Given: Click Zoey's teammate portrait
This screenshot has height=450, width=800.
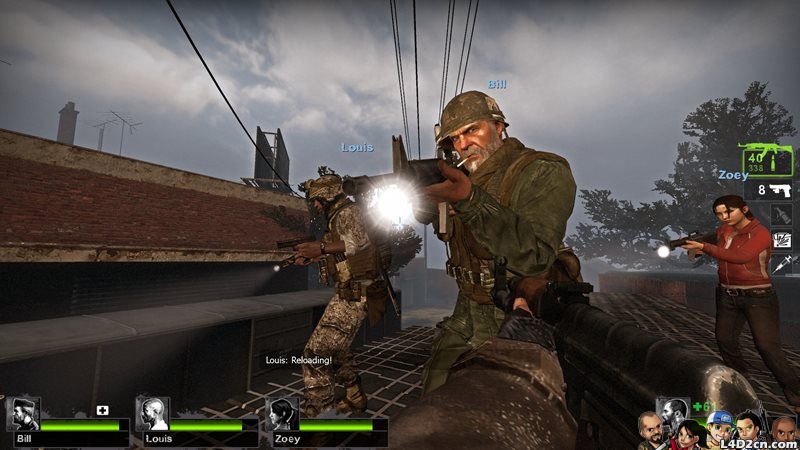Looking at the screenshot, I should click(281, 413).
